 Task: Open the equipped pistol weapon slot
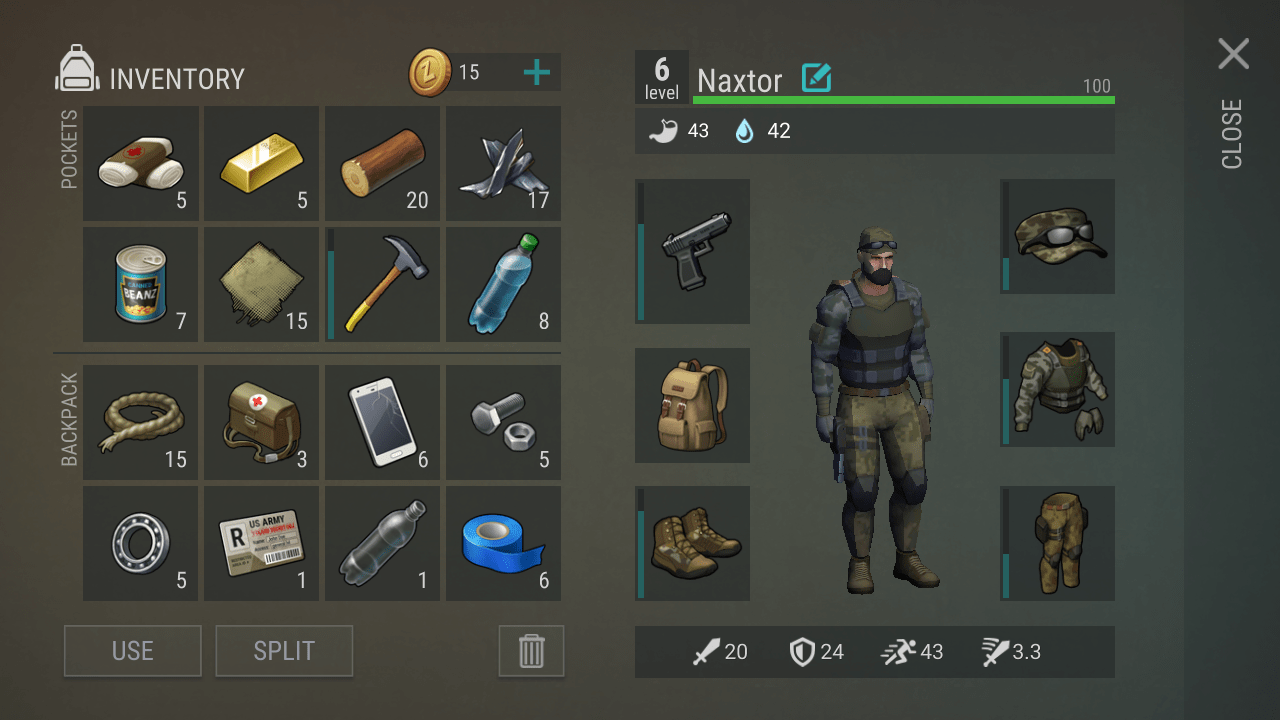pyautogui.click(x=692, y=251)
